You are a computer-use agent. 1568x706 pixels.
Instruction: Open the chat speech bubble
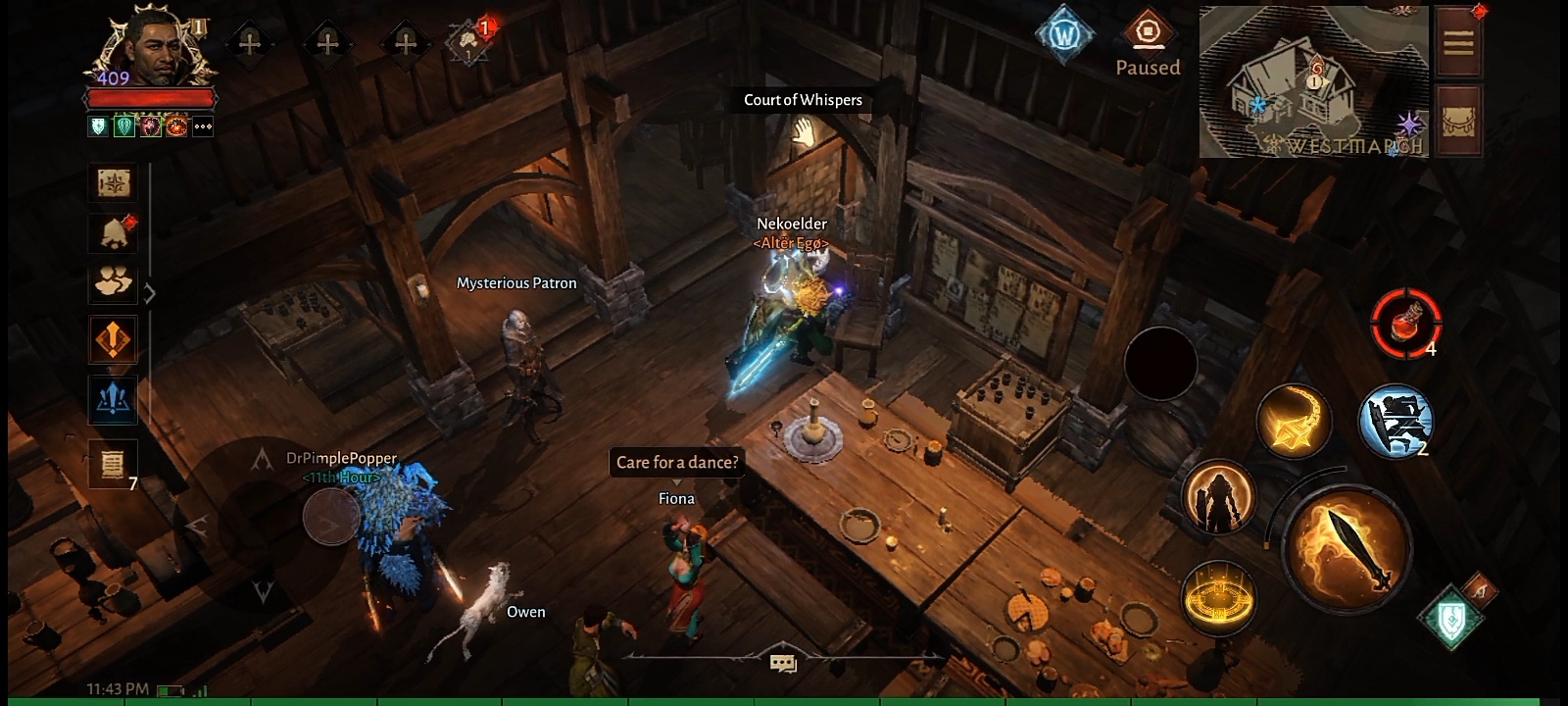click(x=783, y=664)
